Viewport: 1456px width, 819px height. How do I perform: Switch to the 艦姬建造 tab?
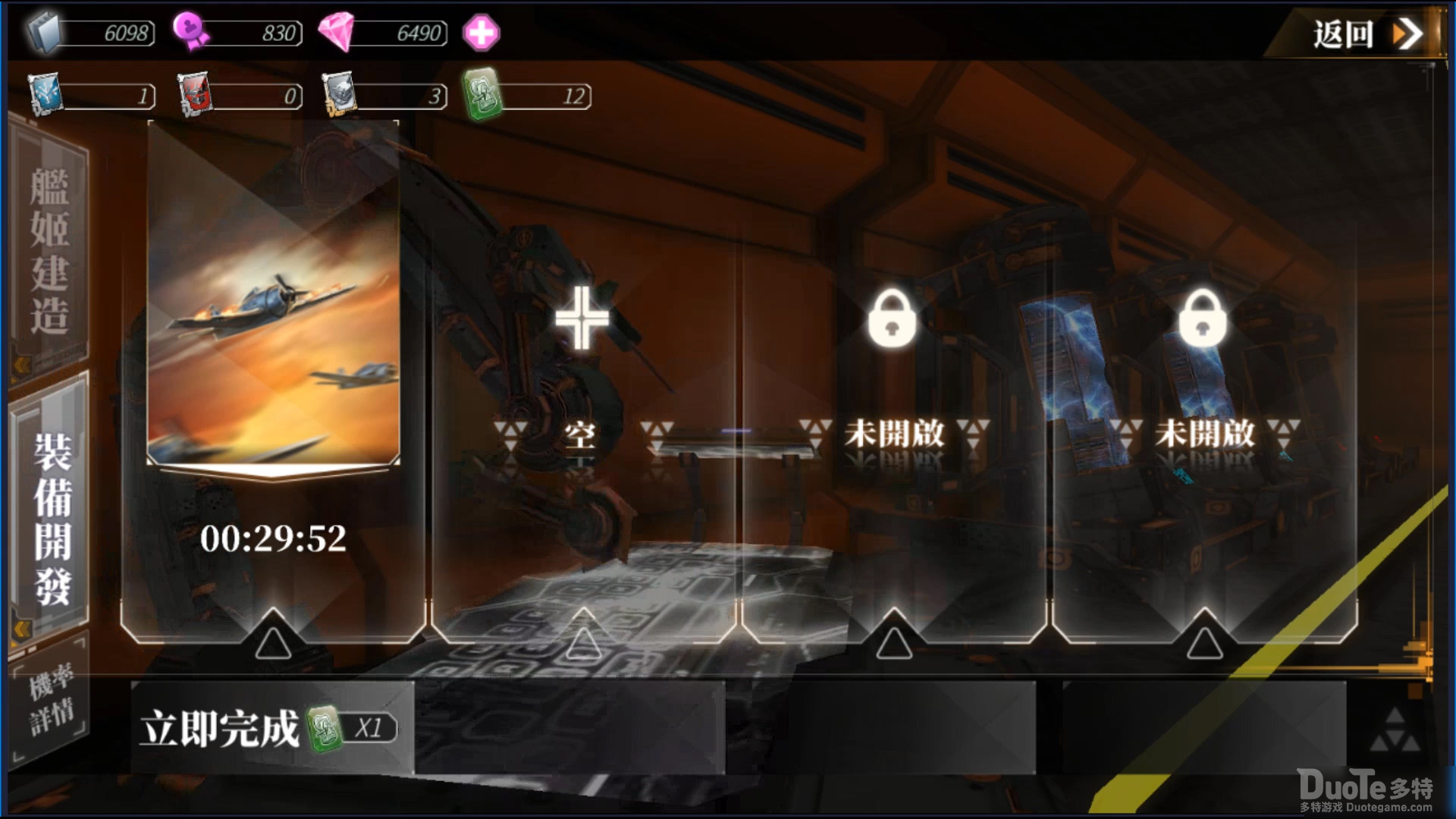[50, 250]
